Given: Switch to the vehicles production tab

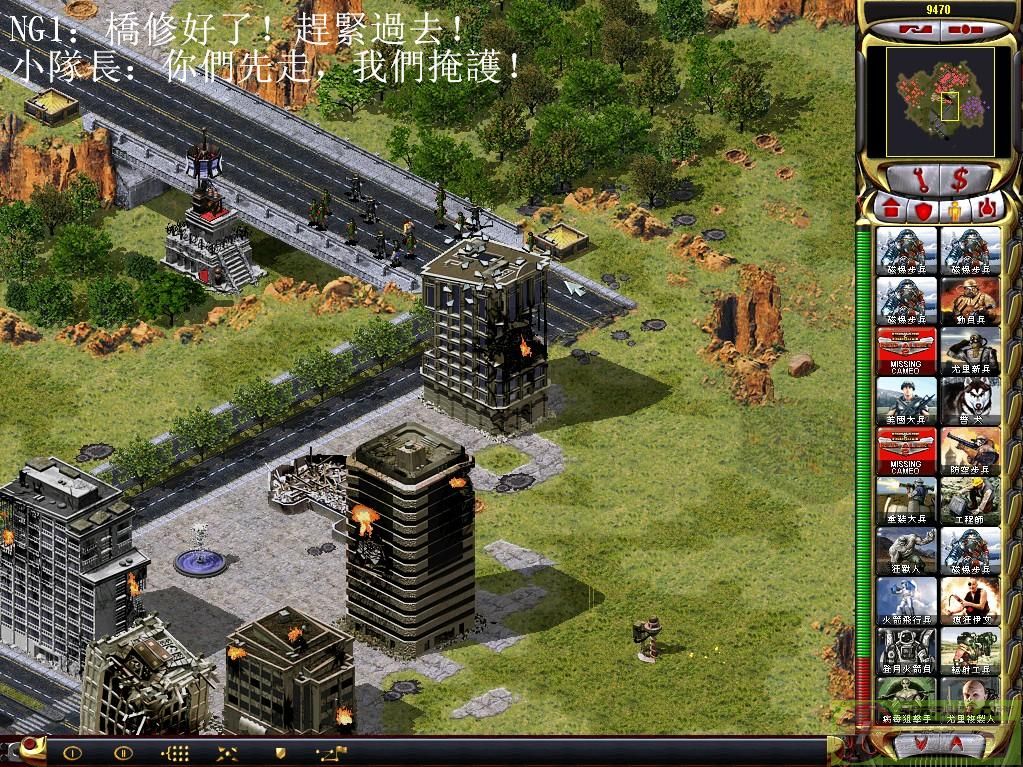Looking at the screenshot, I should coord(988,209).
